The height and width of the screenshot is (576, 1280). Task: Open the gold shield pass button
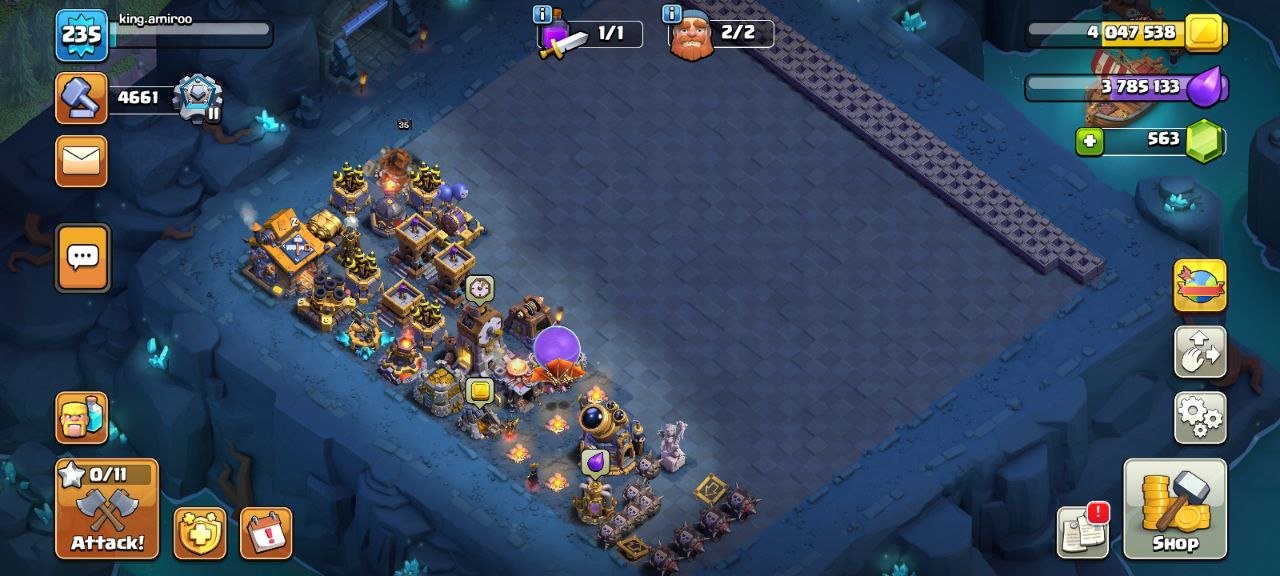pos(200,533)
